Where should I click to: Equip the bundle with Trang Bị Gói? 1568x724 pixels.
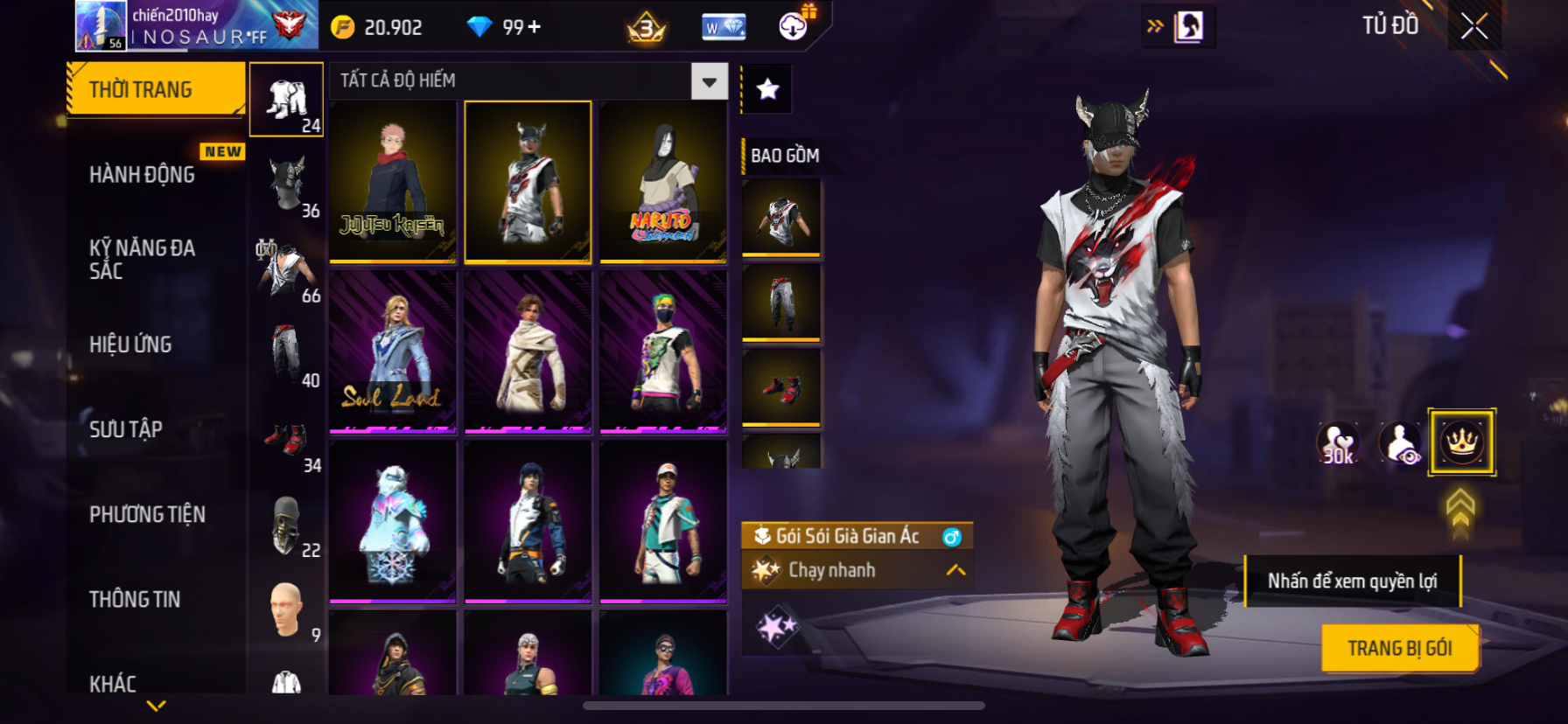click(1399, 648)
